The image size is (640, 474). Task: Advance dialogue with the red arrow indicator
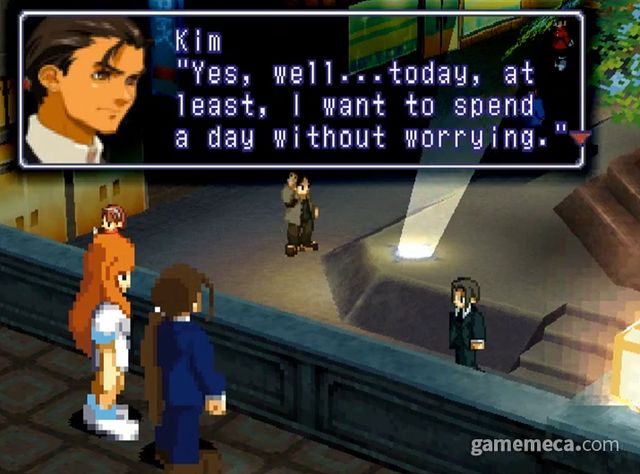pyautogui.click(x=577, y=139)
